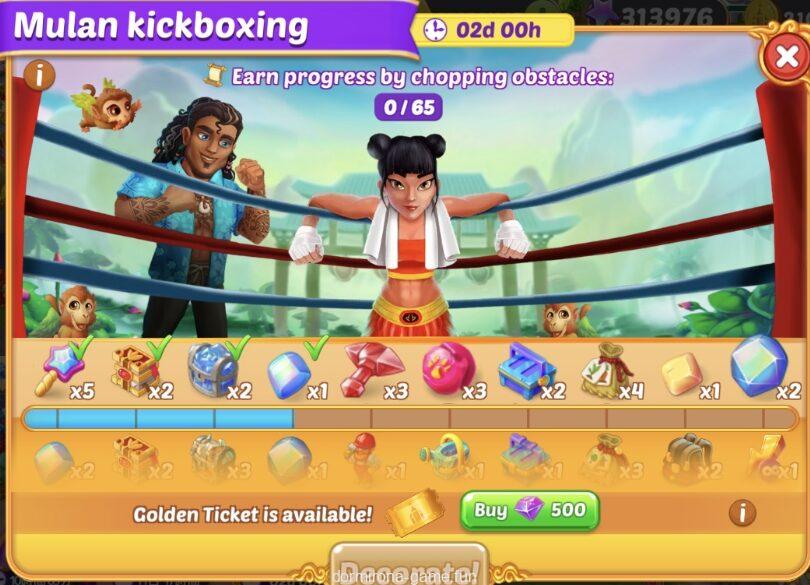Tap the Decorate button at the bottom

(408, 566)
